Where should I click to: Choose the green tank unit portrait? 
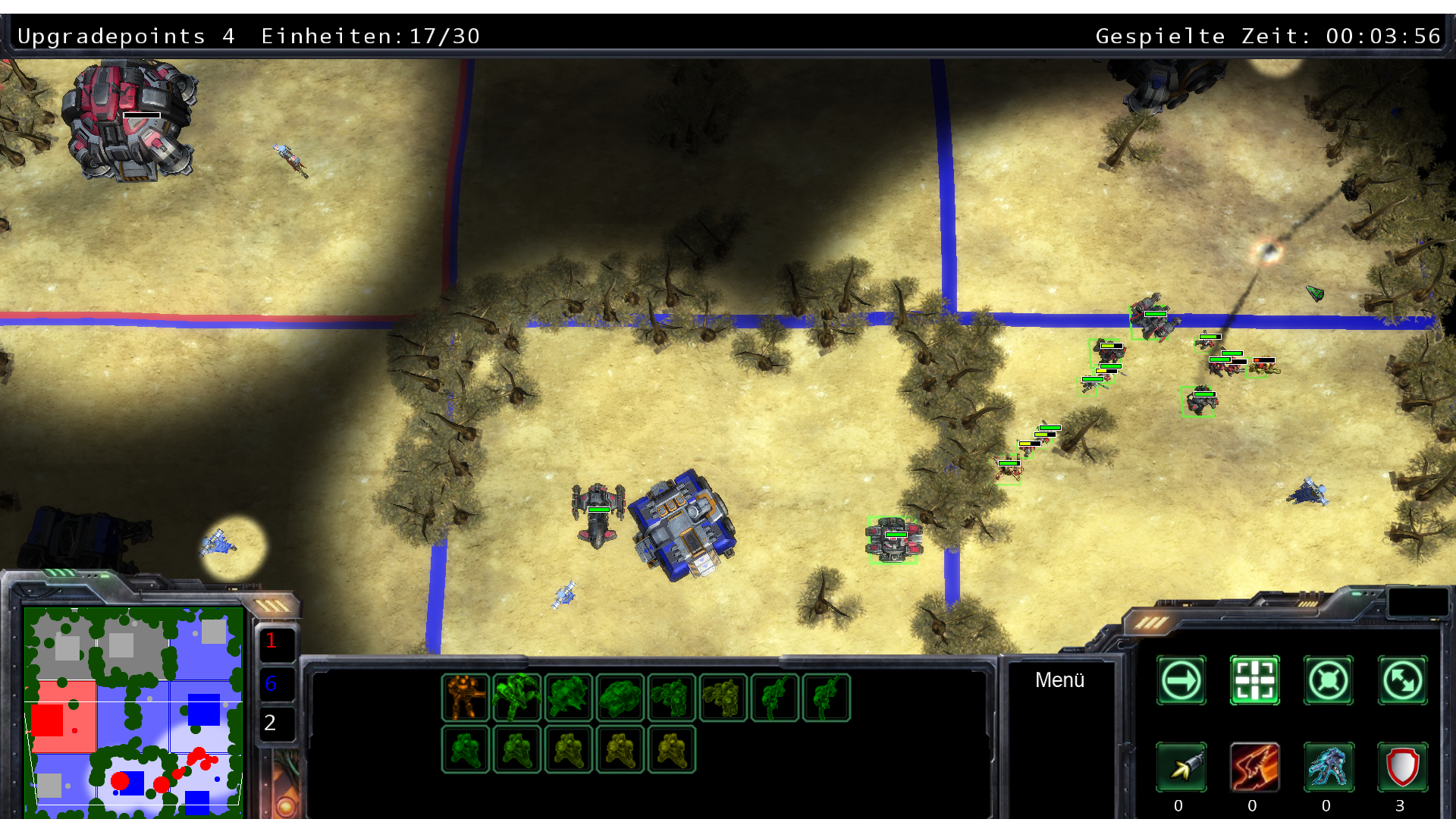pos(620,698)
